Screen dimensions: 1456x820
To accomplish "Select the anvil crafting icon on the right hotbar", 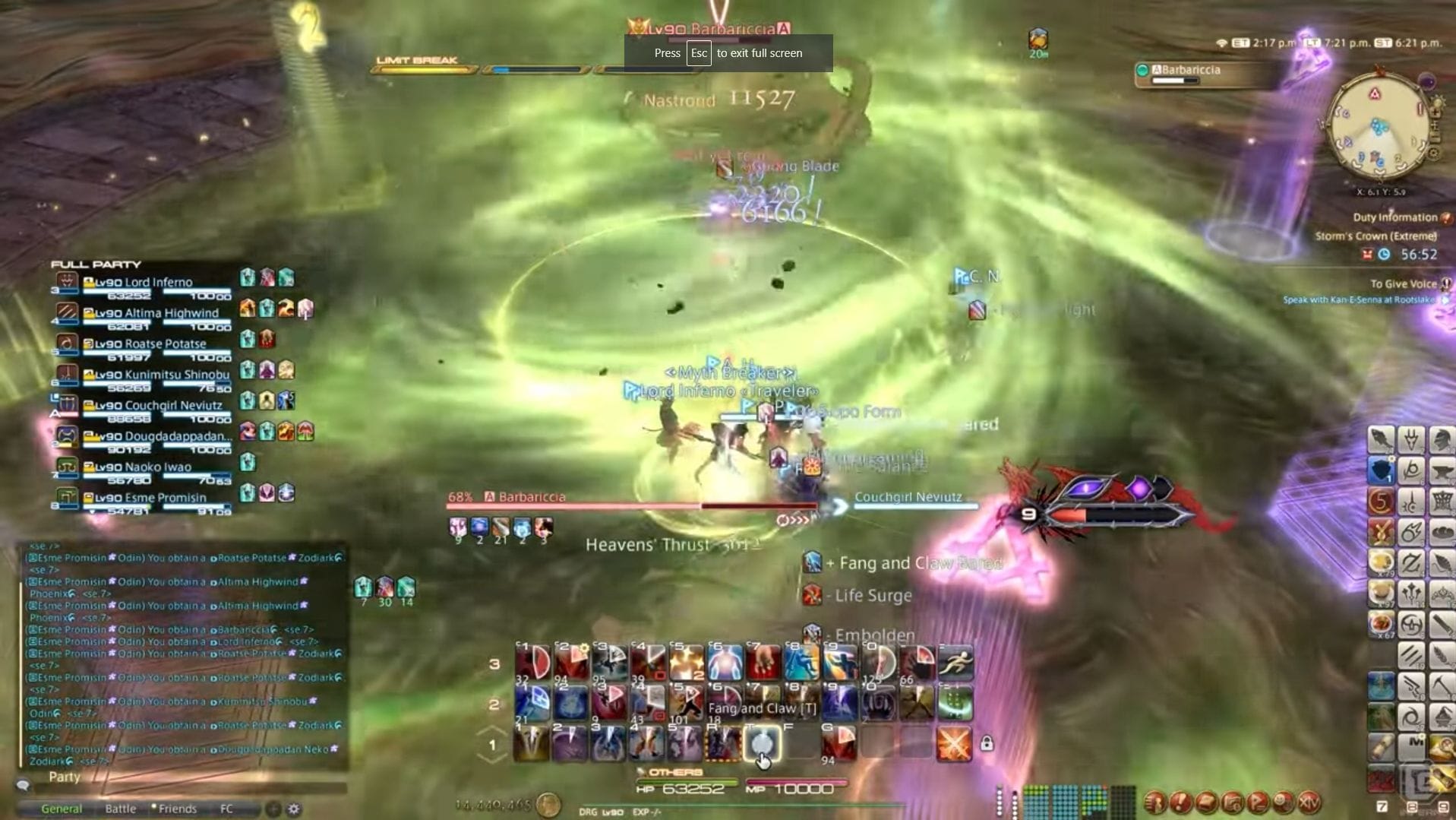I will 1442,470.
